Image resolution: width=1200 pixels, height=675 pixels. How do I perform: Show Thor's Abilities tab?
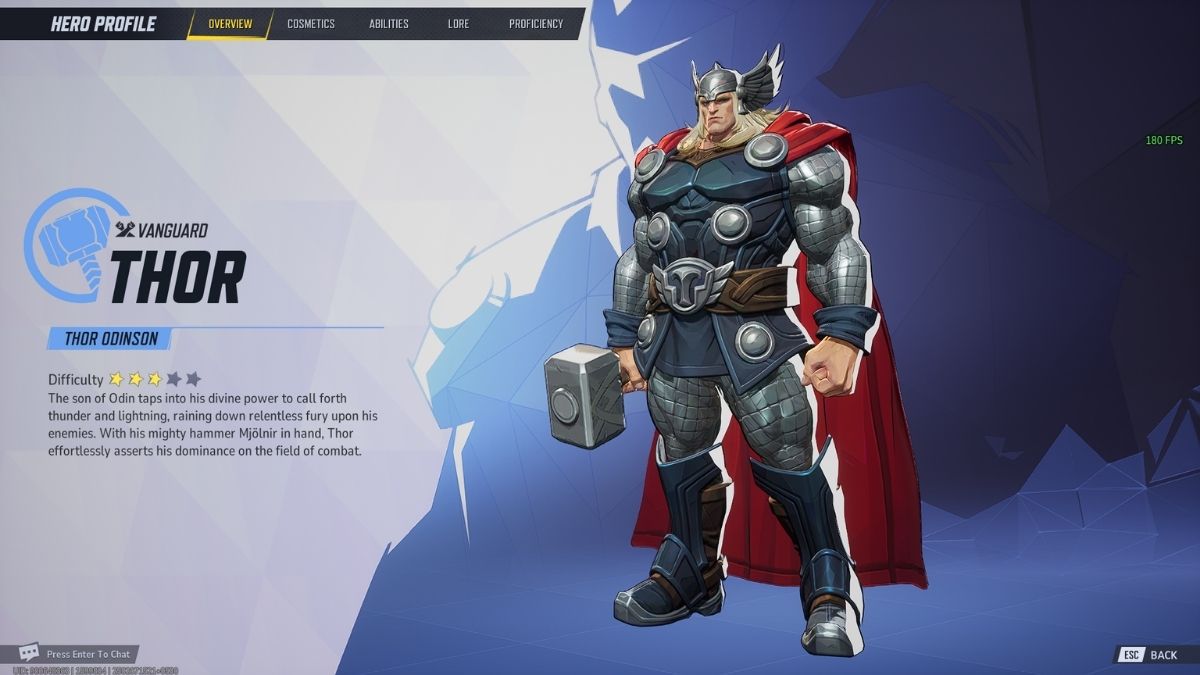(389, 24)
